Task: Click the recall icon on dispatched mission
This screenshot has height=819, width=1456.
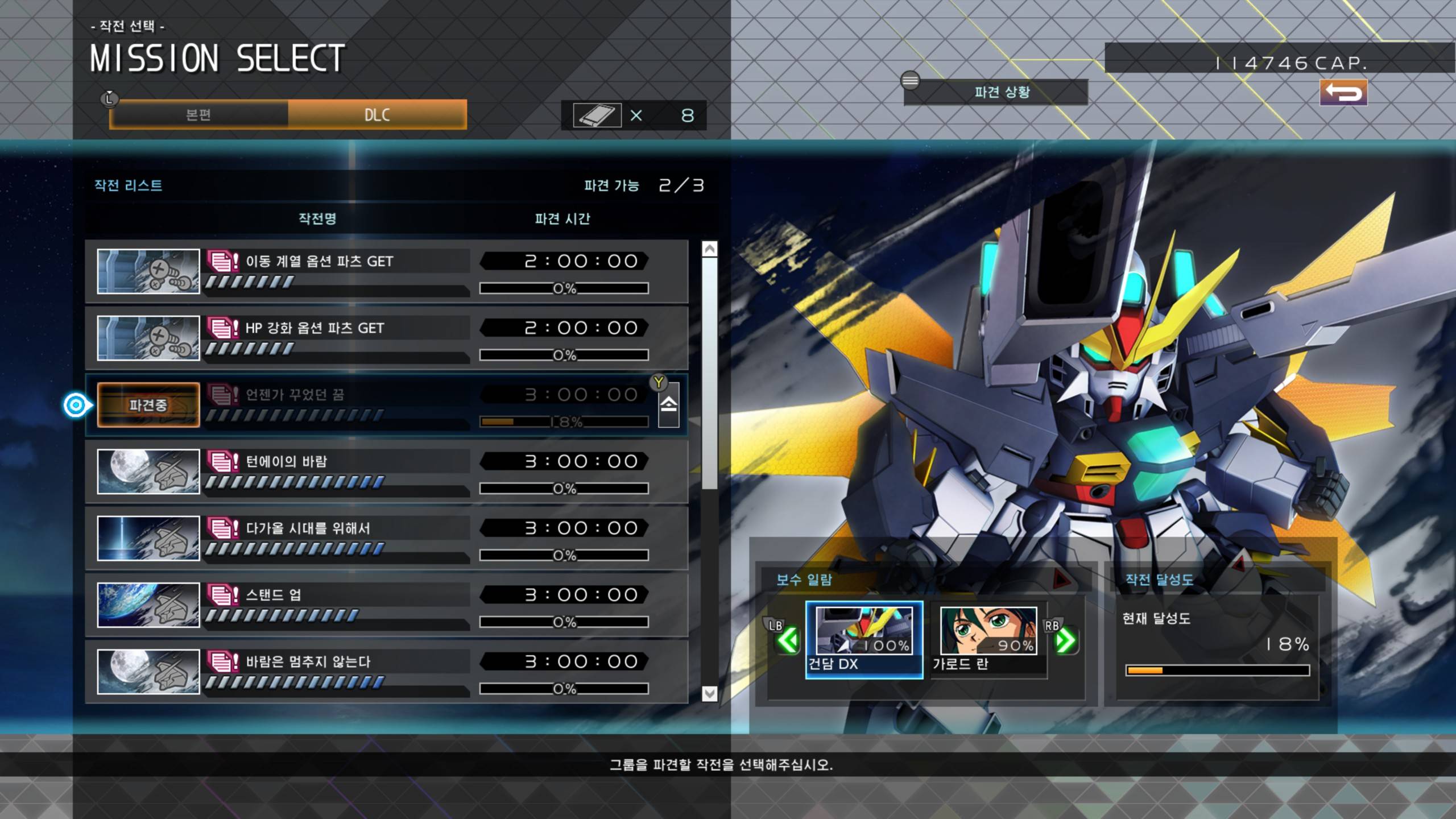Action: point(668,404)
